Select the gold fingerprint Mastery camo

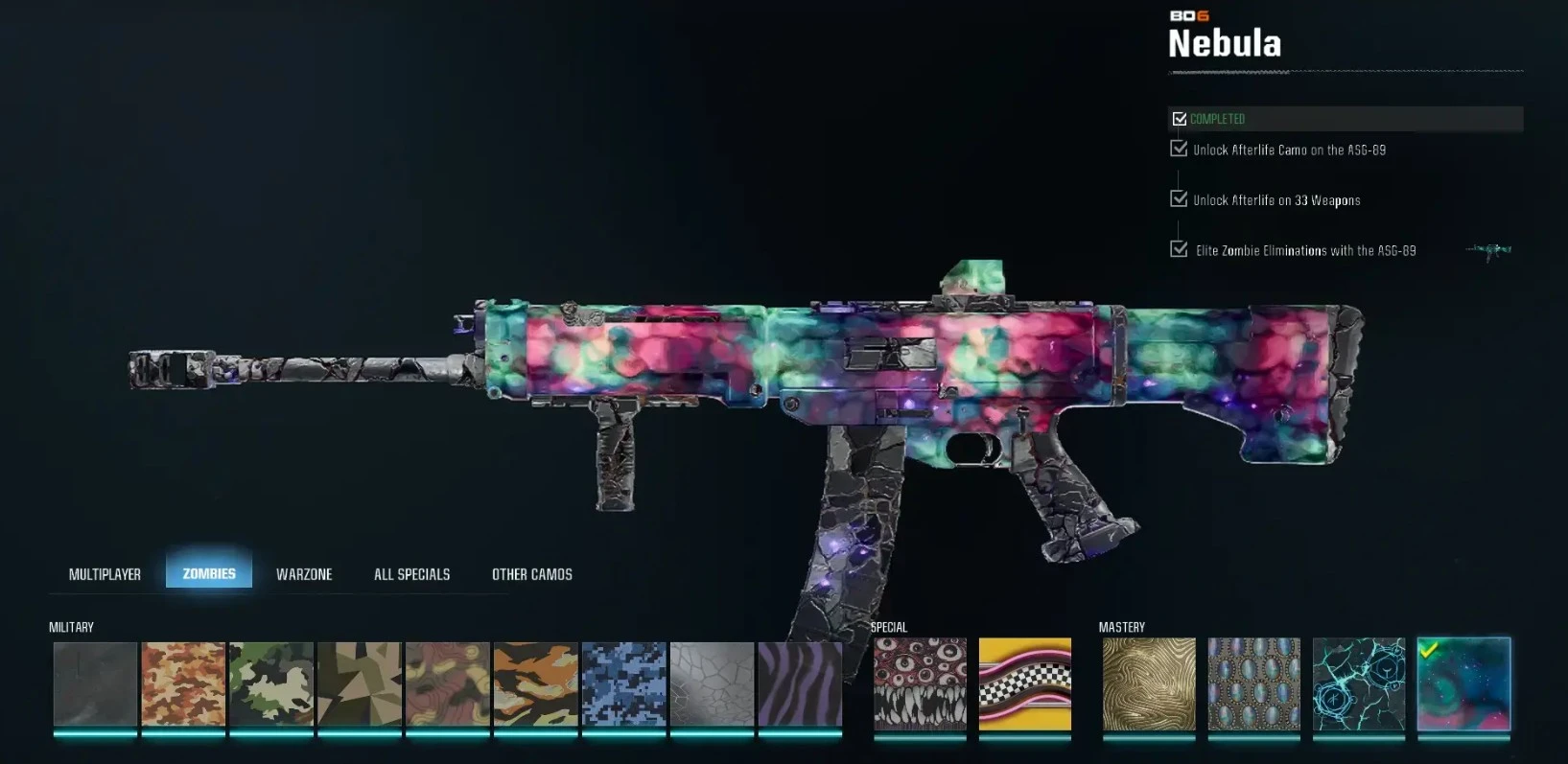click(1148, 684)
